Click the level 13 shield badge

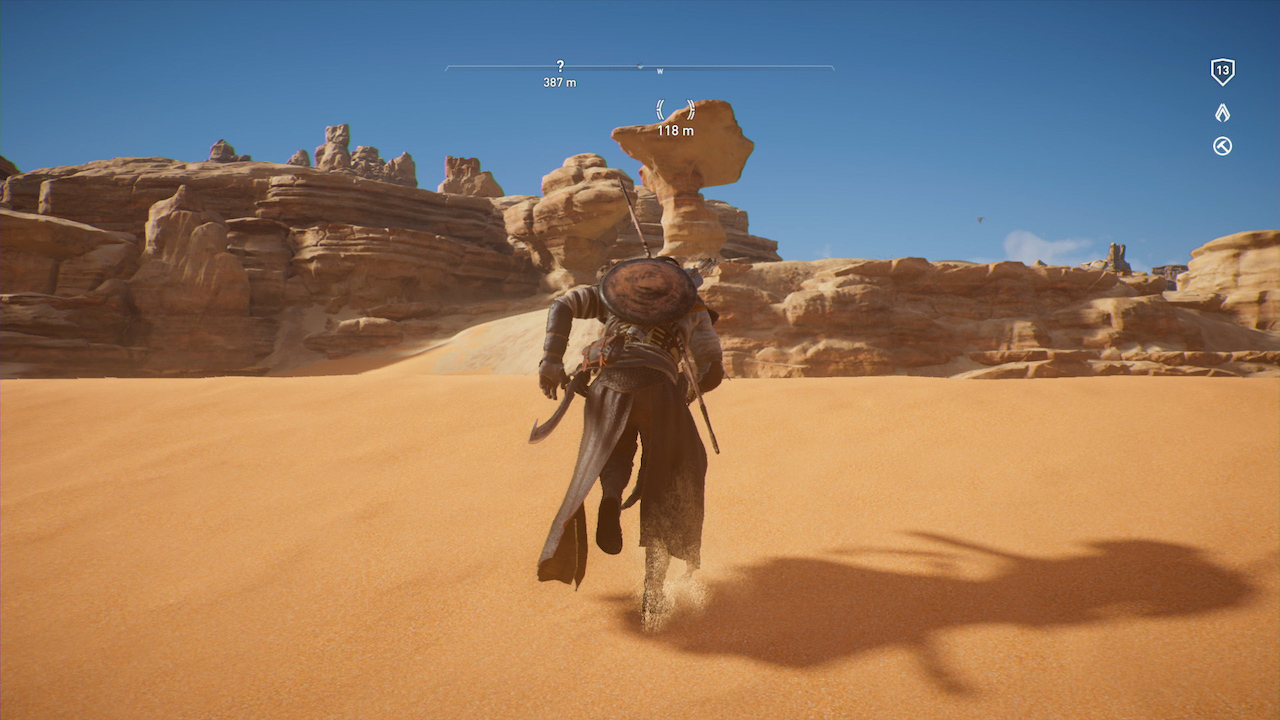click(1222, 71)
